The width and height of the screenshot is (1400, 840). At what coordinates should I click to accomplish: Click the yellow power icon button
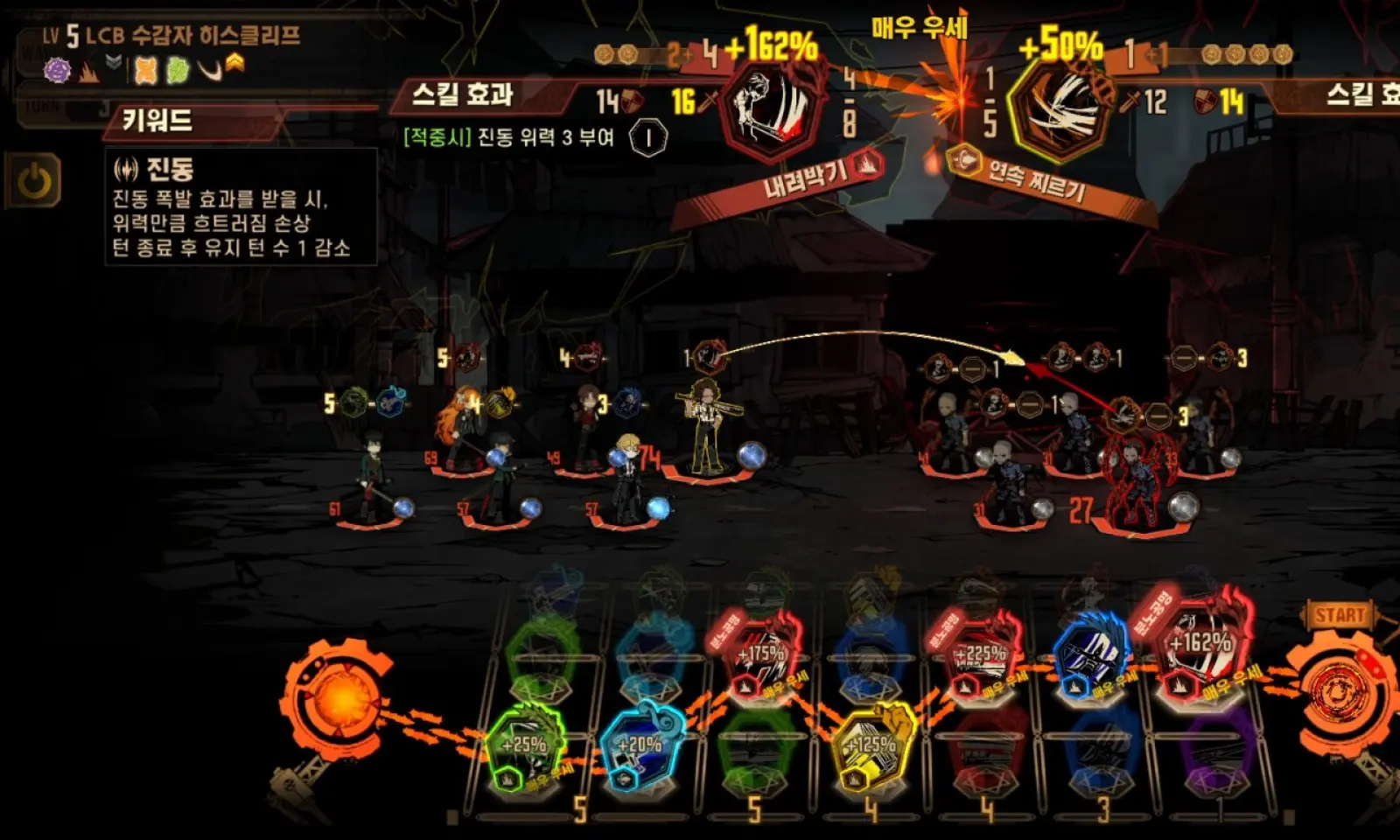pos(35,182)
